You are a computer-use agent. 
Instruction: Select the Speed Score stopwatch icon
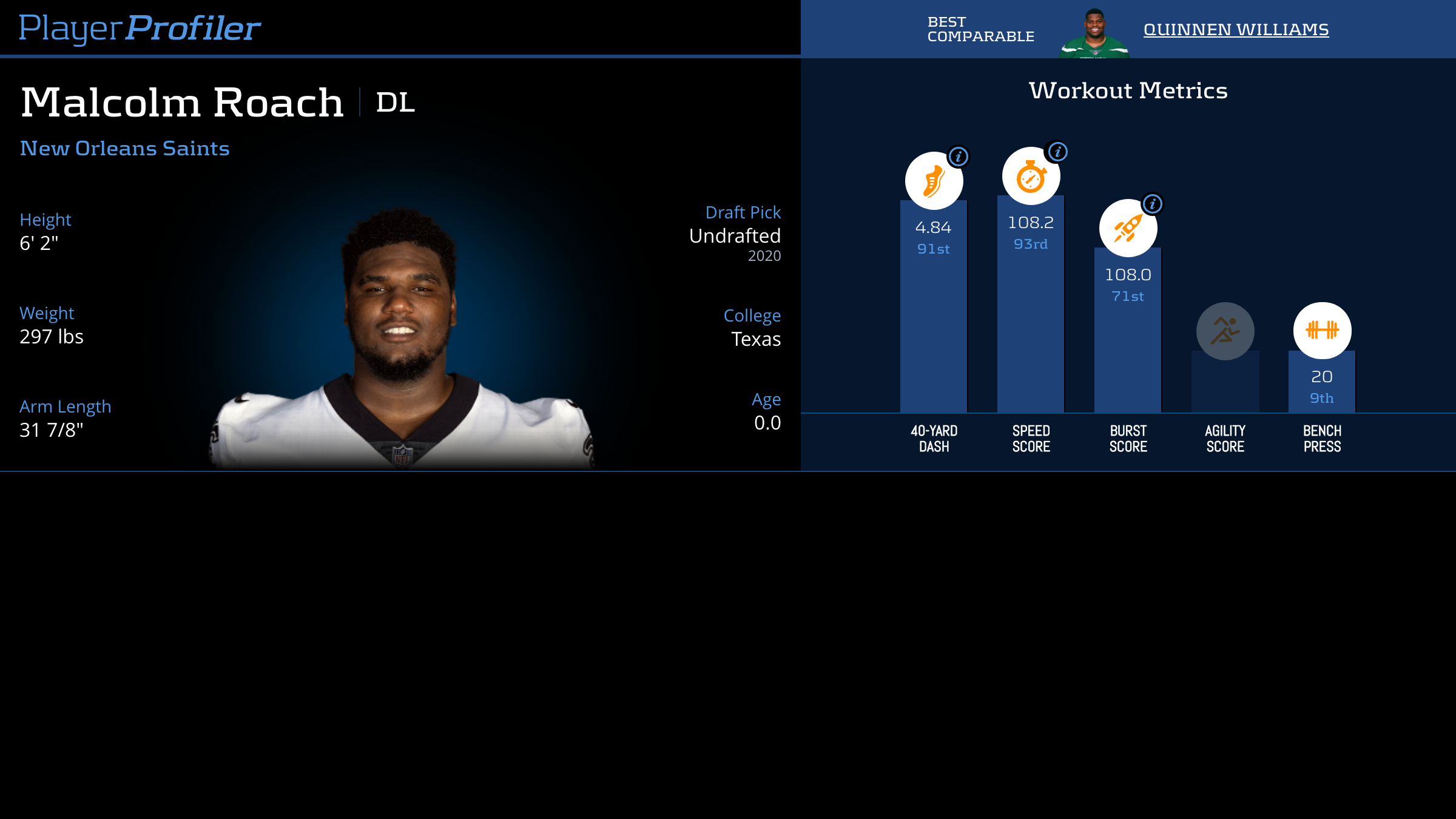1030,177
